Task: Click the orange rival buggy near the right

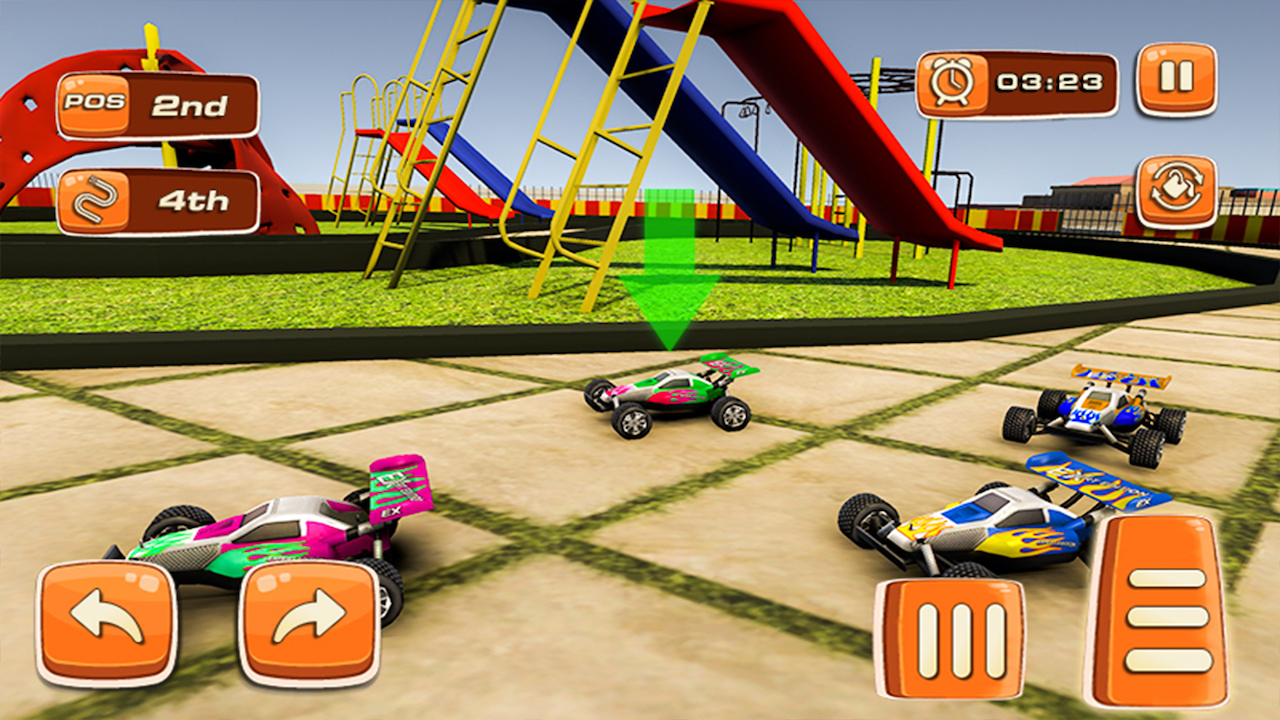Action: pos(1095,410)
